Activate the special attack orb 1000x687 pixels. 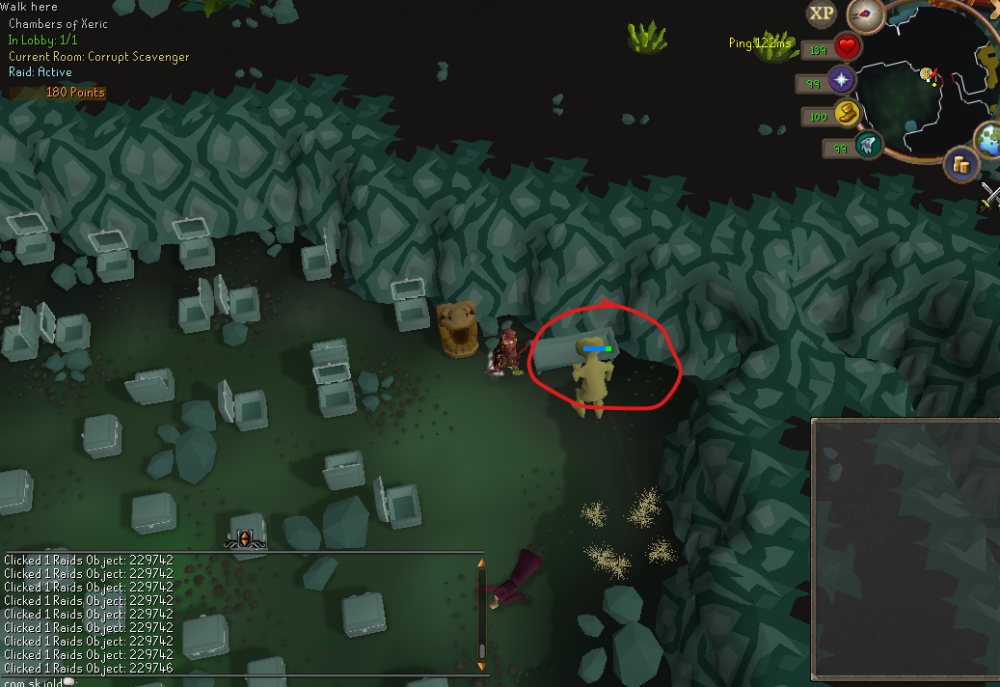(x=867, y=146)
